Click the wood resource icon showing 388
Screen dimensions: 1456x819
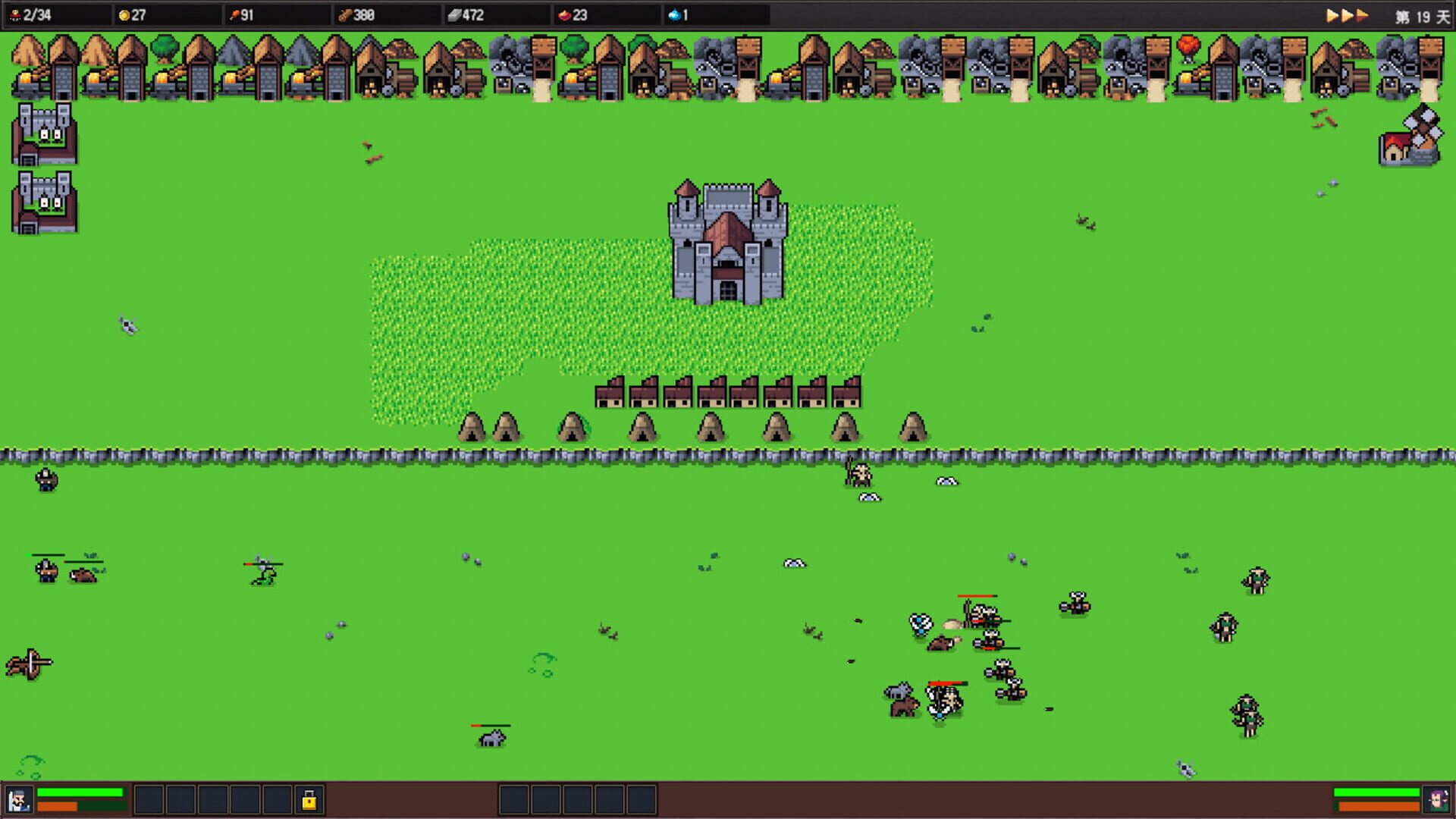[x=344, y=13]
